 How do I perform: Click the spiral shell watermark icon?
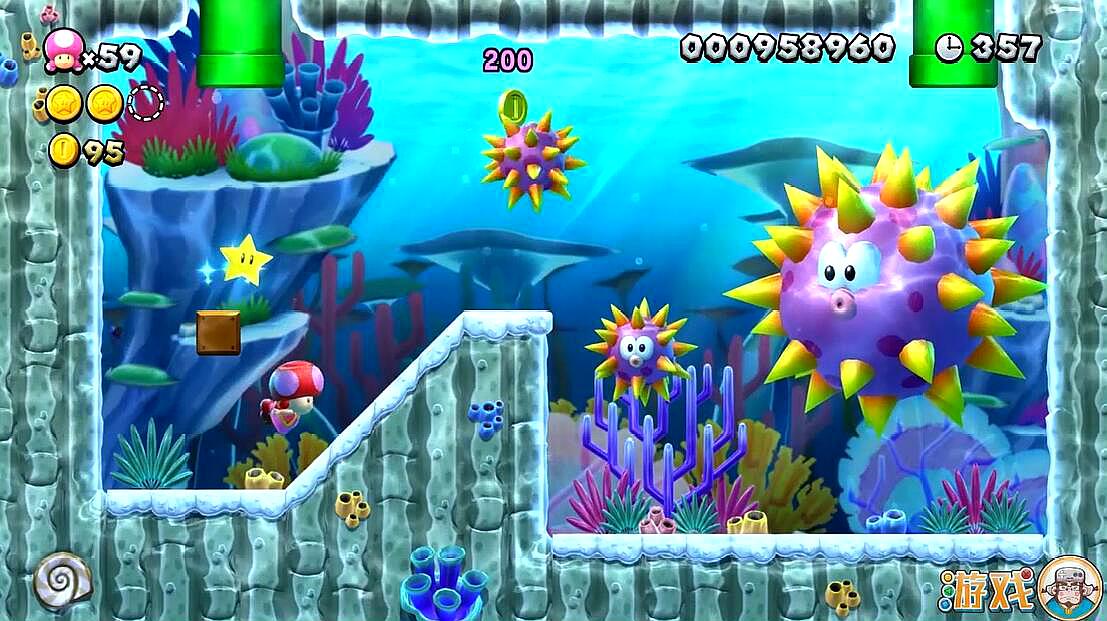pos(62,579)
